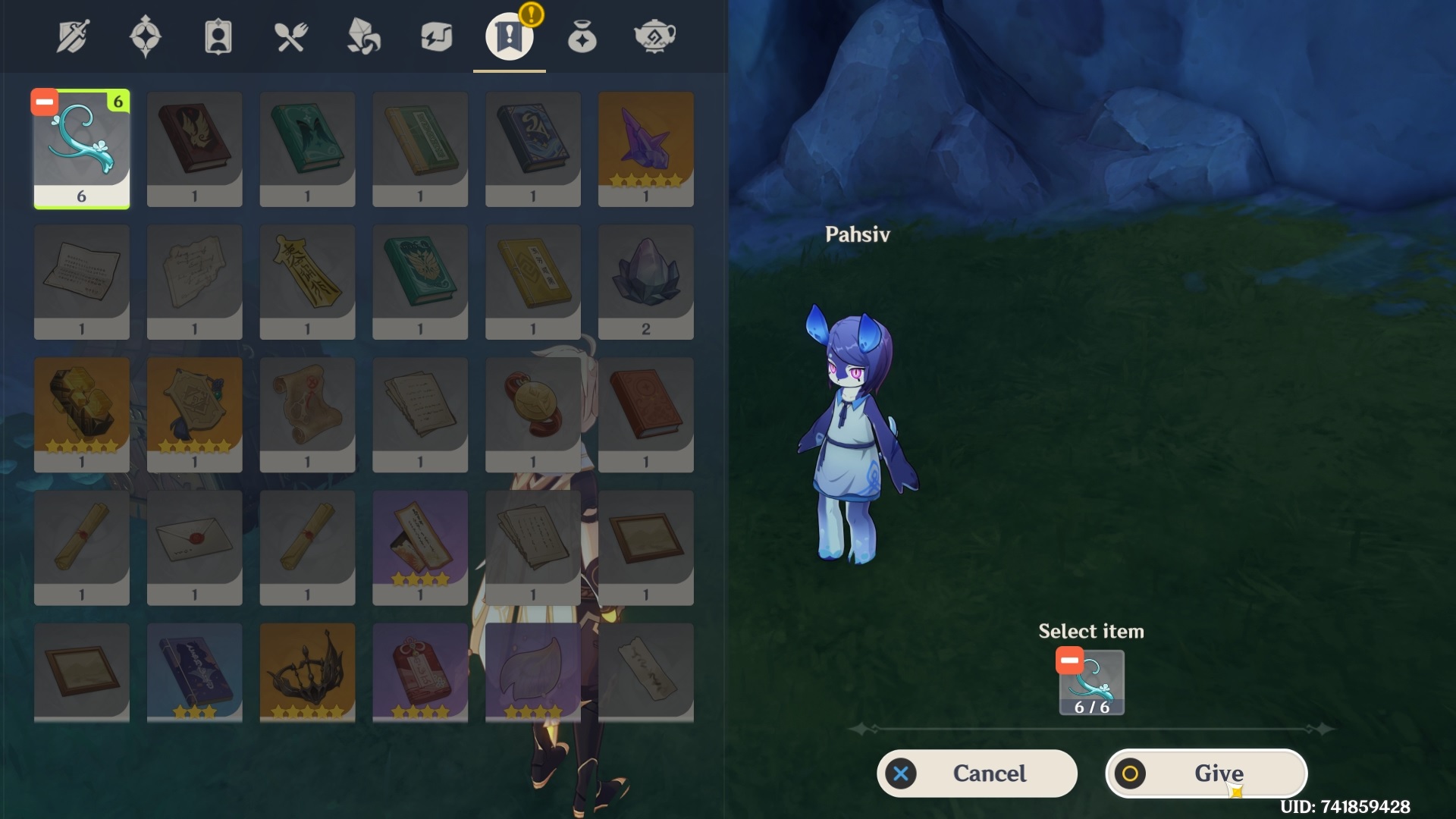Switch to the Furnishings teapot tab
This screenshot has height=819, width=1456.
pos(654,36)
